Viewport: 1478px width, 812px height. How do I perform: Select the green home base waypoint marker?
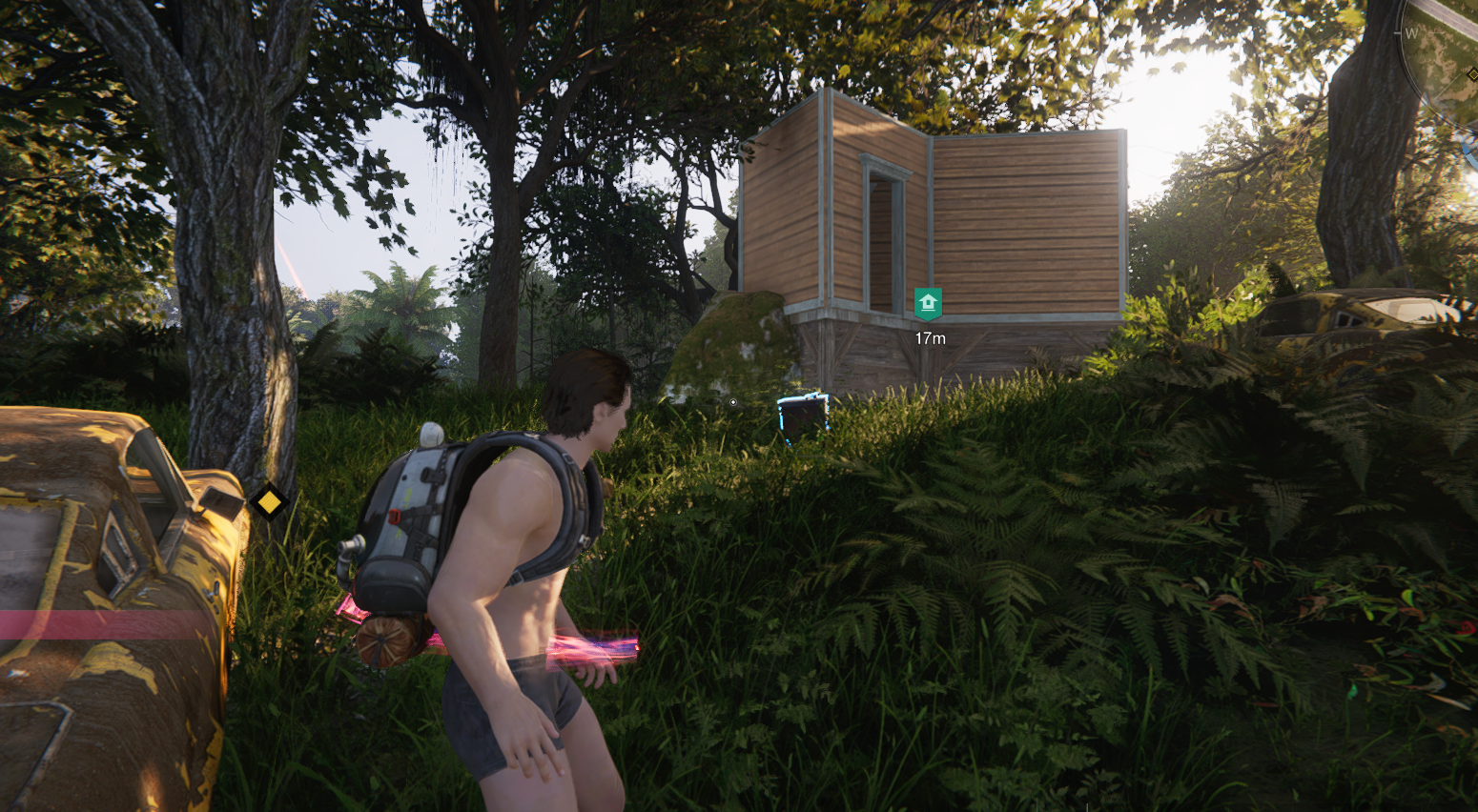(928, 304)
